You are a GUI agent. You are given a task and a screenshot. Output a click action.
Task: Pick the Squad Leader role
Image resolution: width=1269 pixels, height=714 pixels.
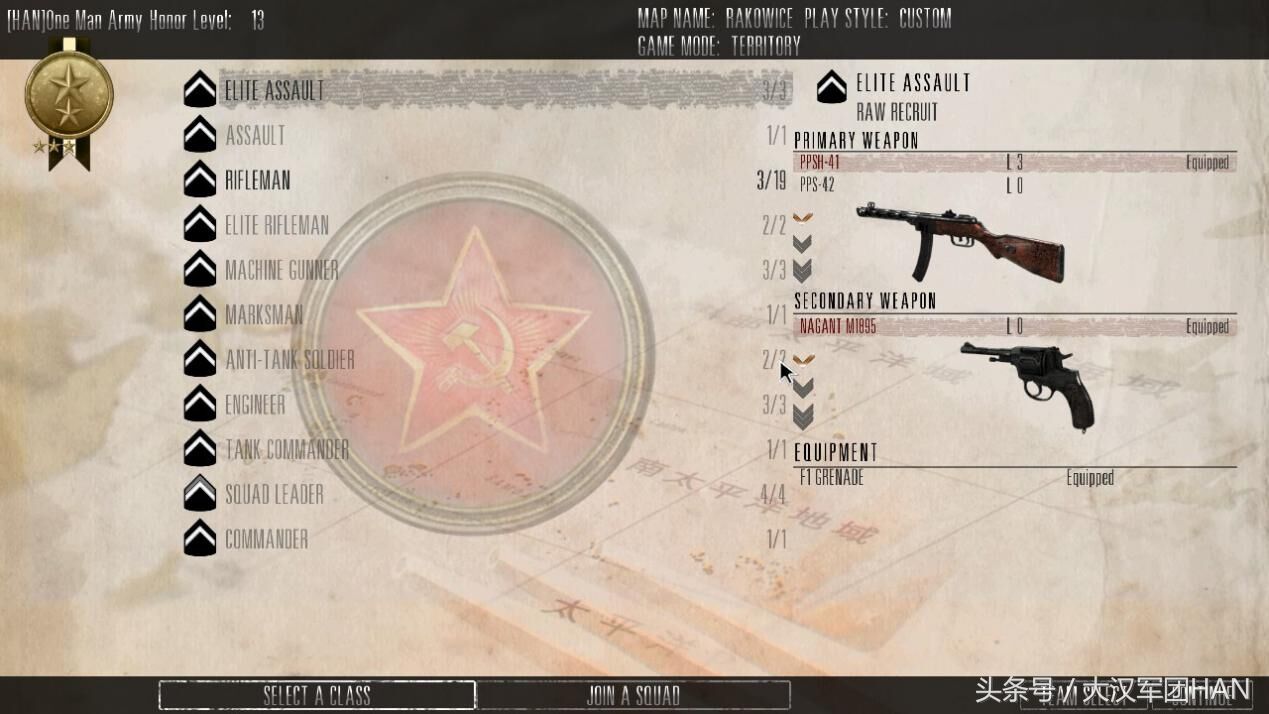[273, 494]
